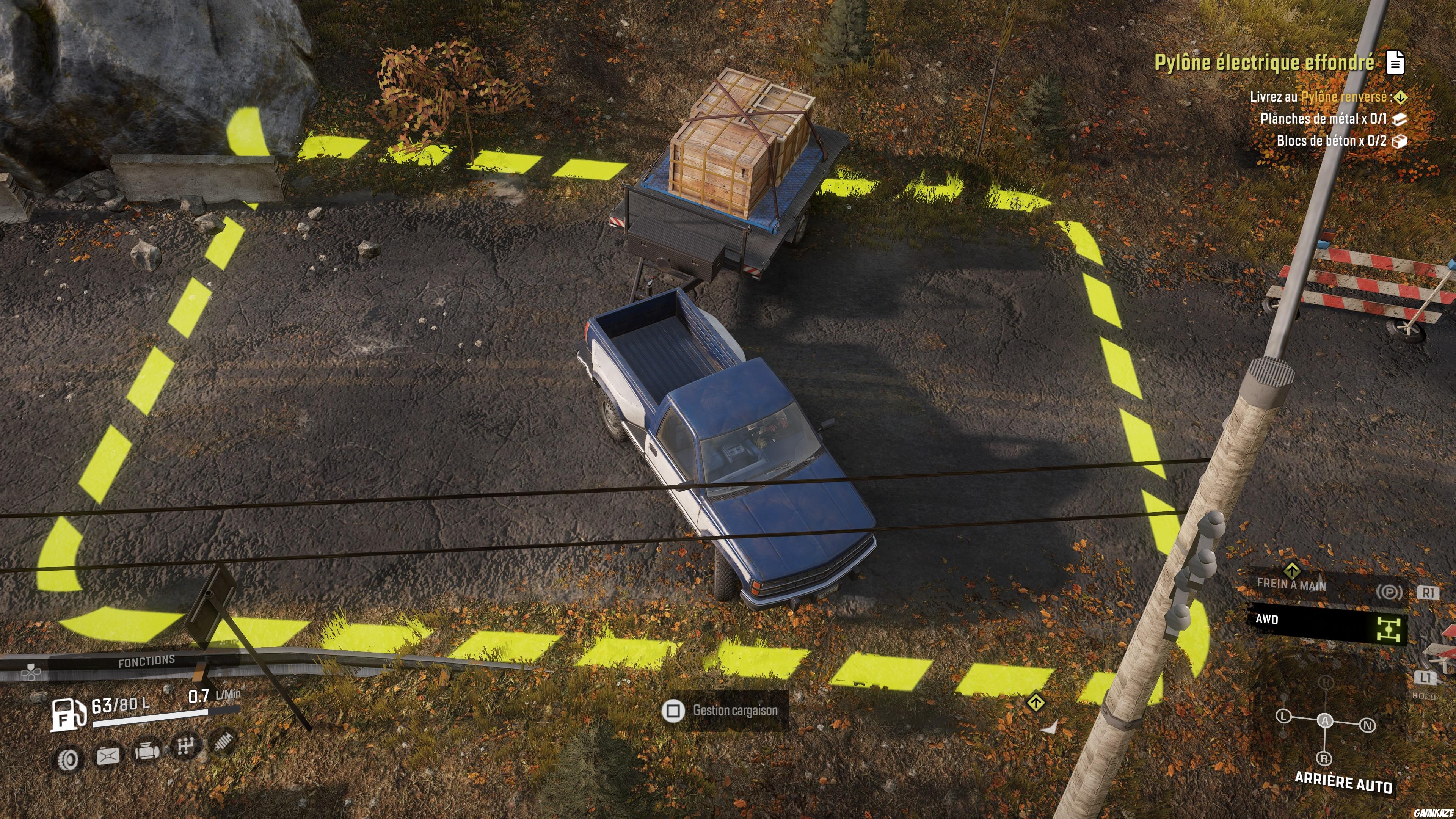Check the engine status icon
The image size is (1456, 819).
(x=146, y=752)
